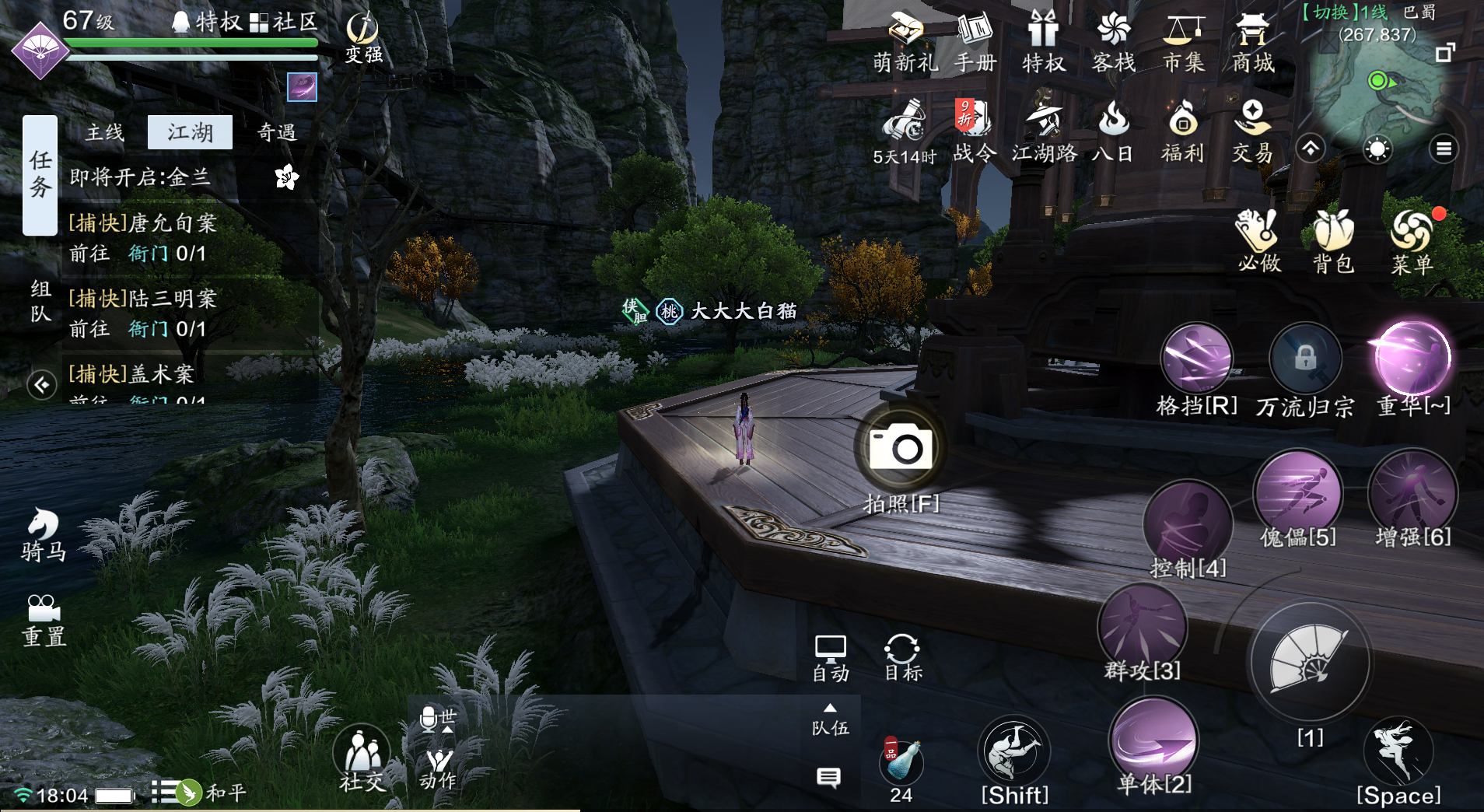Screen dimensions: 1484x812
Task: Open the 商城 shop
Action: (1253, 43)
